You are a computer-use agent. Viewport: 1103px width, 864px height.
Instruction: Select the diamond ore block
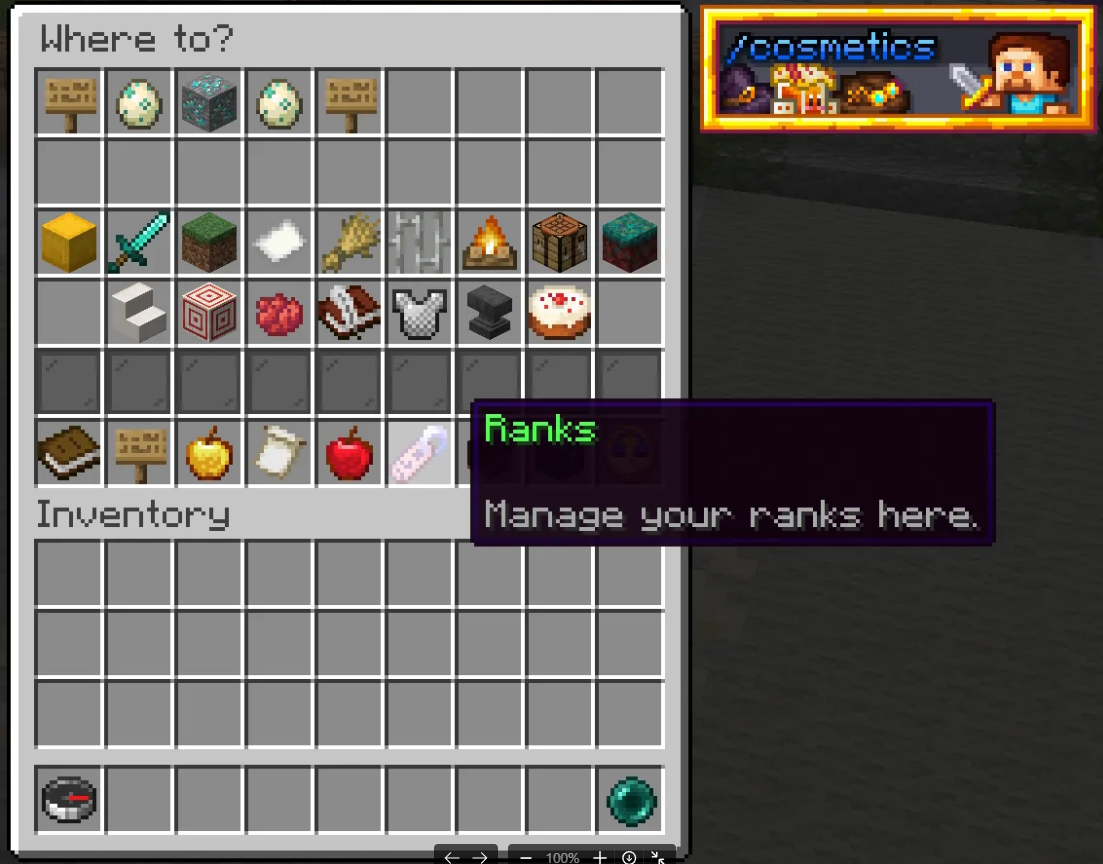pyautogui.click(x=209, y=102)
